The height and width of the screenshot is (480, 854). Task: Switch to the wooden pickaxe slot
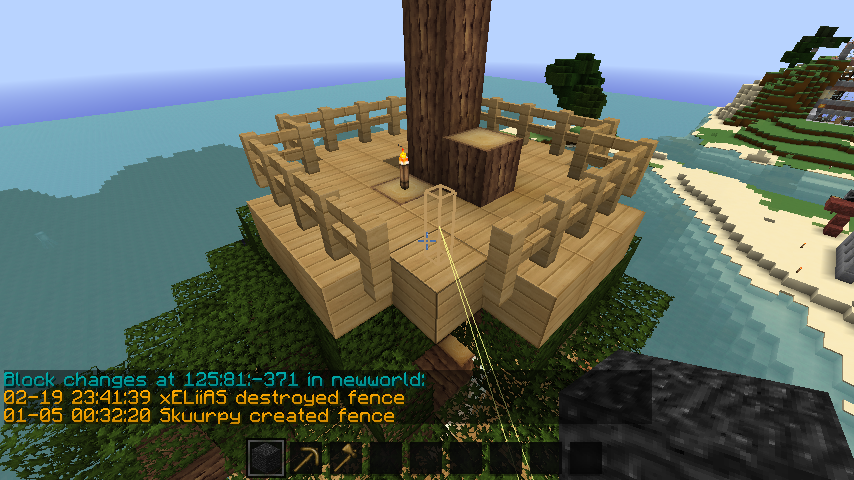point(306,459)
